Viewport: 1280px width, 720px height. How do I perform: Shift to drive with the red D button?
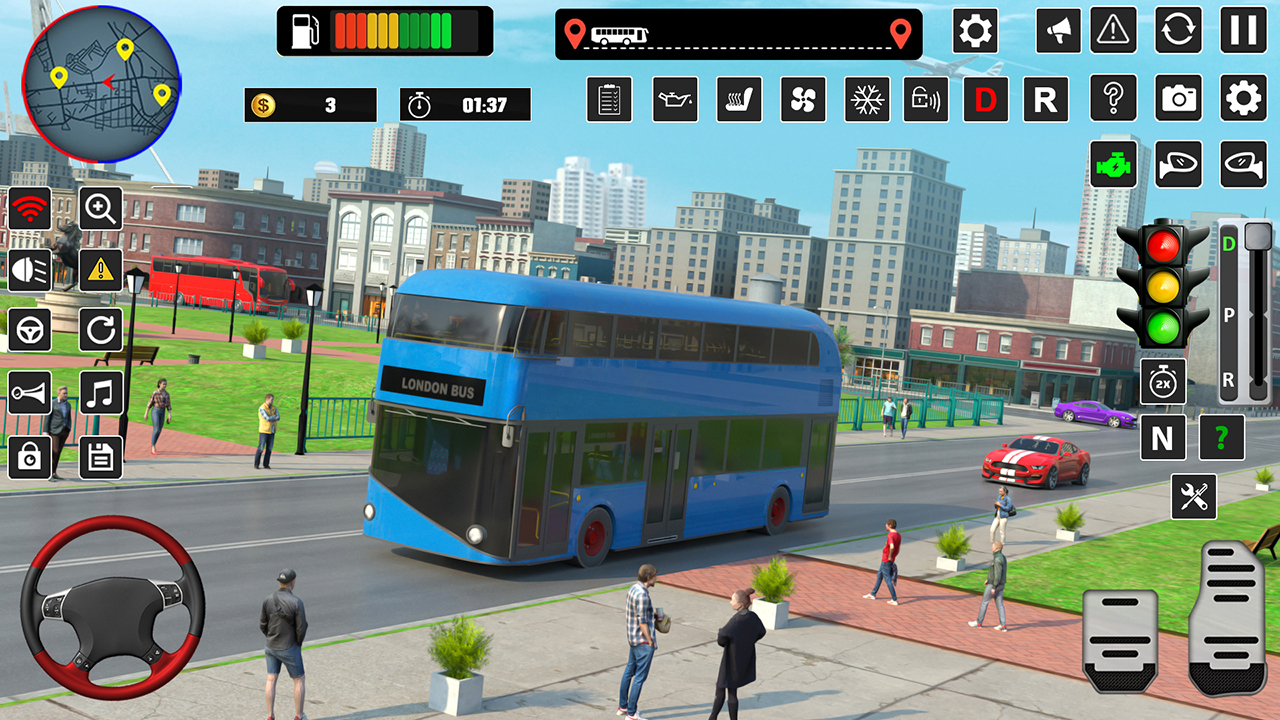[986, 100]
